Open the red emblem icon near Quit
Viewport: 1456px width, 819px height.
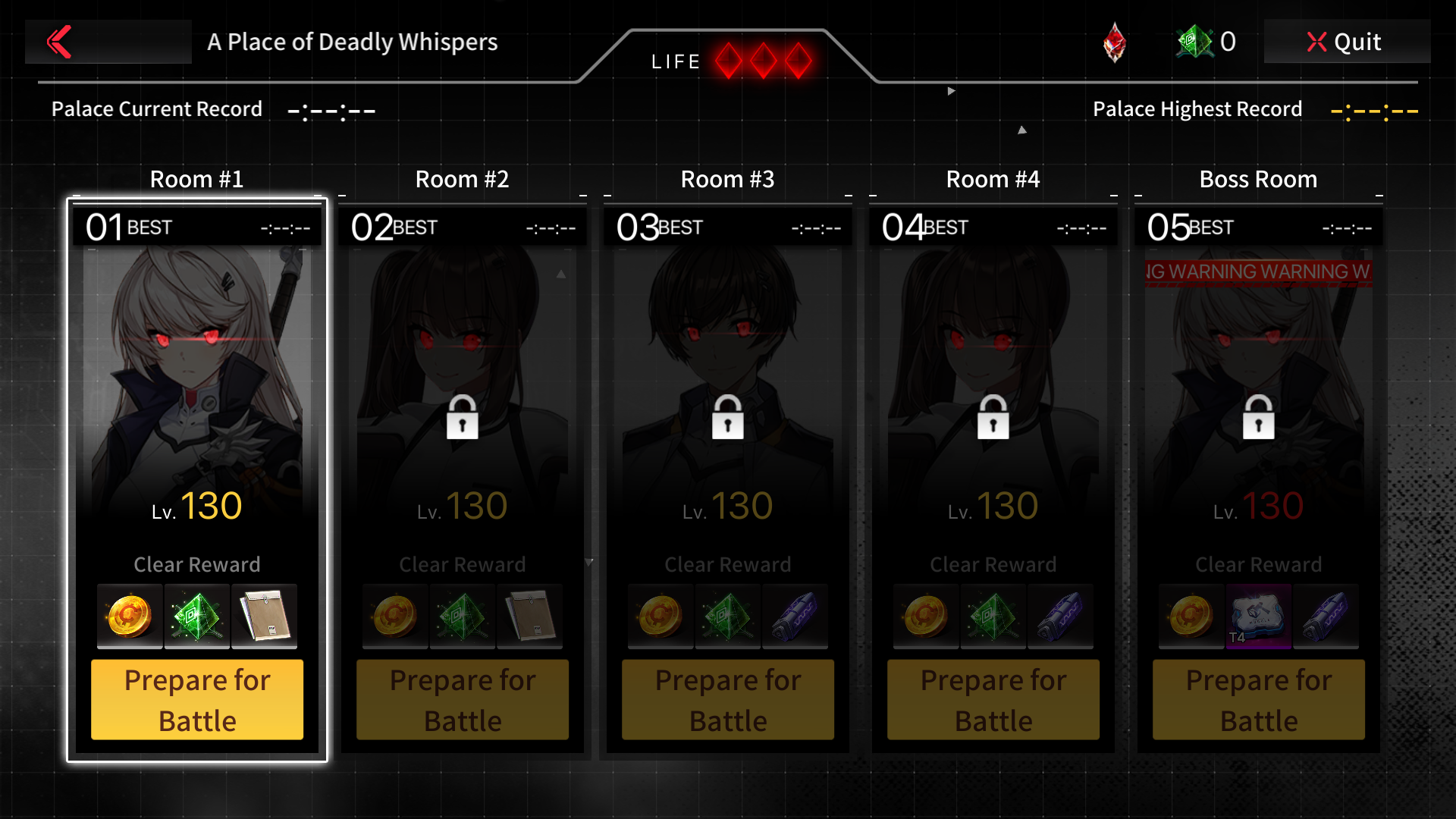click(x=1115, y=42)
